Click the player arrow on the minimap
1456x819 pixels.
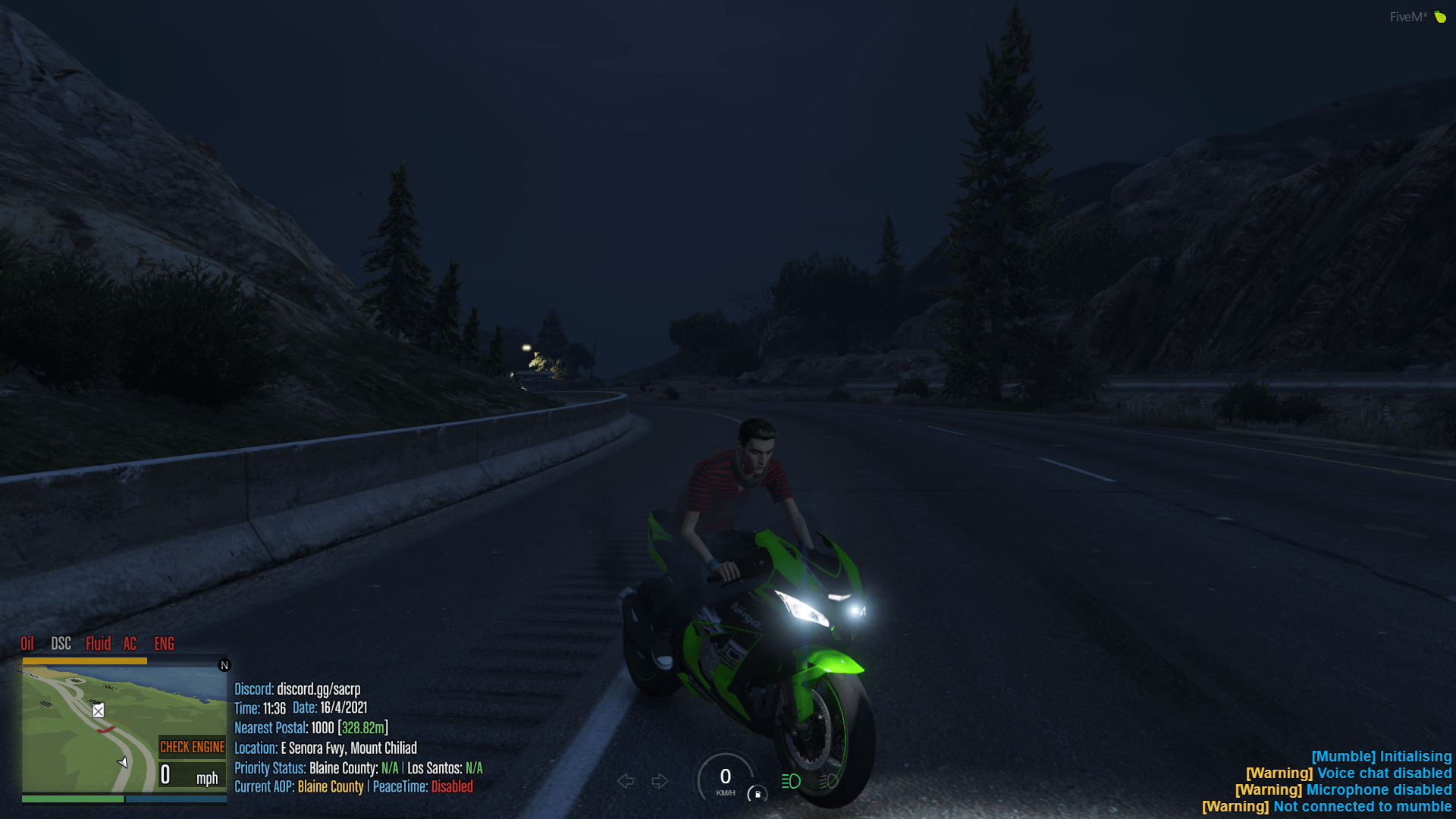point(124,762)
